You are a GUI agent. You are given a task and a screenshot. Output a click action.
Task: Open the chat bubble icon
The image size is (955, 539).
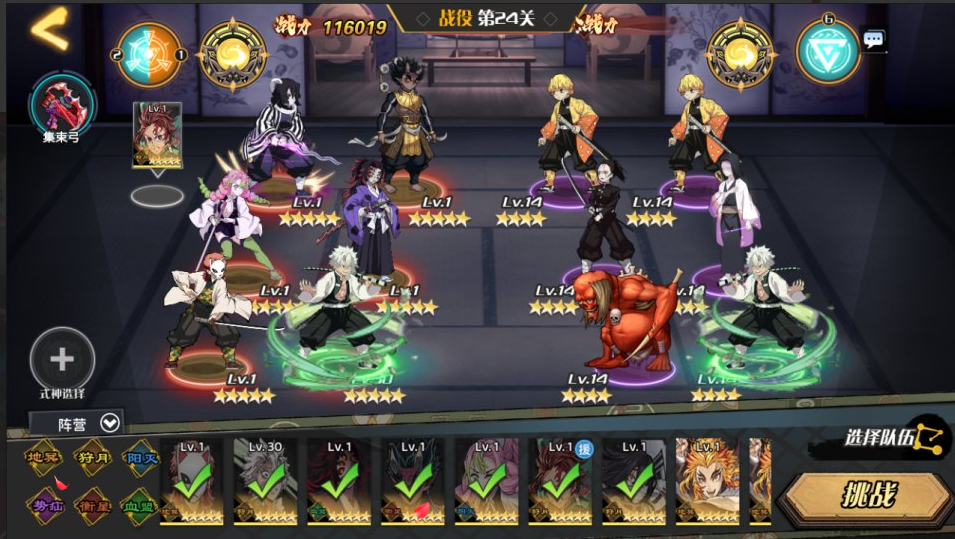[874, 40]
